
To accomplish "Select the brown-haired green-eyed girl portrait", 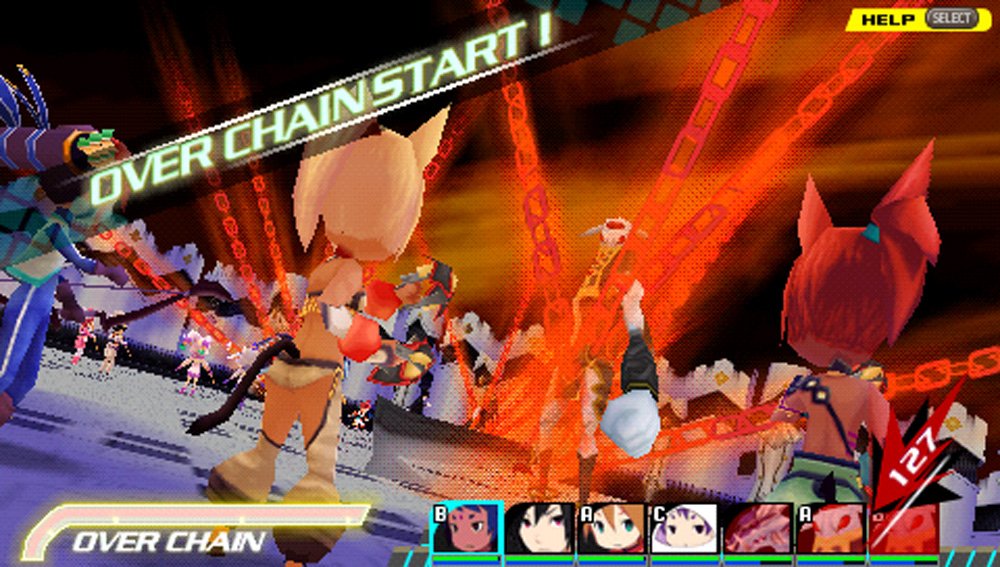I will pos(612,528).
